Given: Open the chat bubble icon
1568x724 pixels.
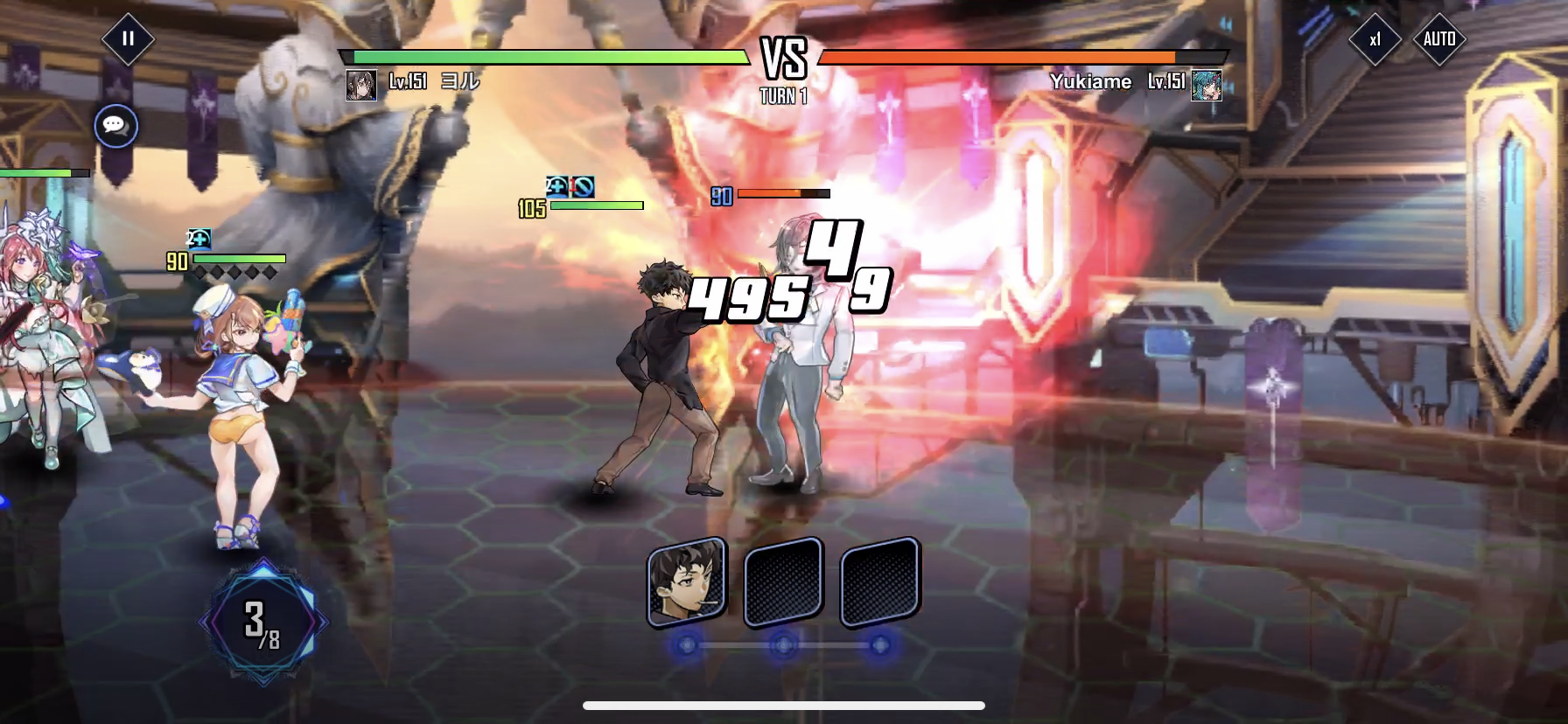Looking at the screenshot, I should tap(115, 127).
